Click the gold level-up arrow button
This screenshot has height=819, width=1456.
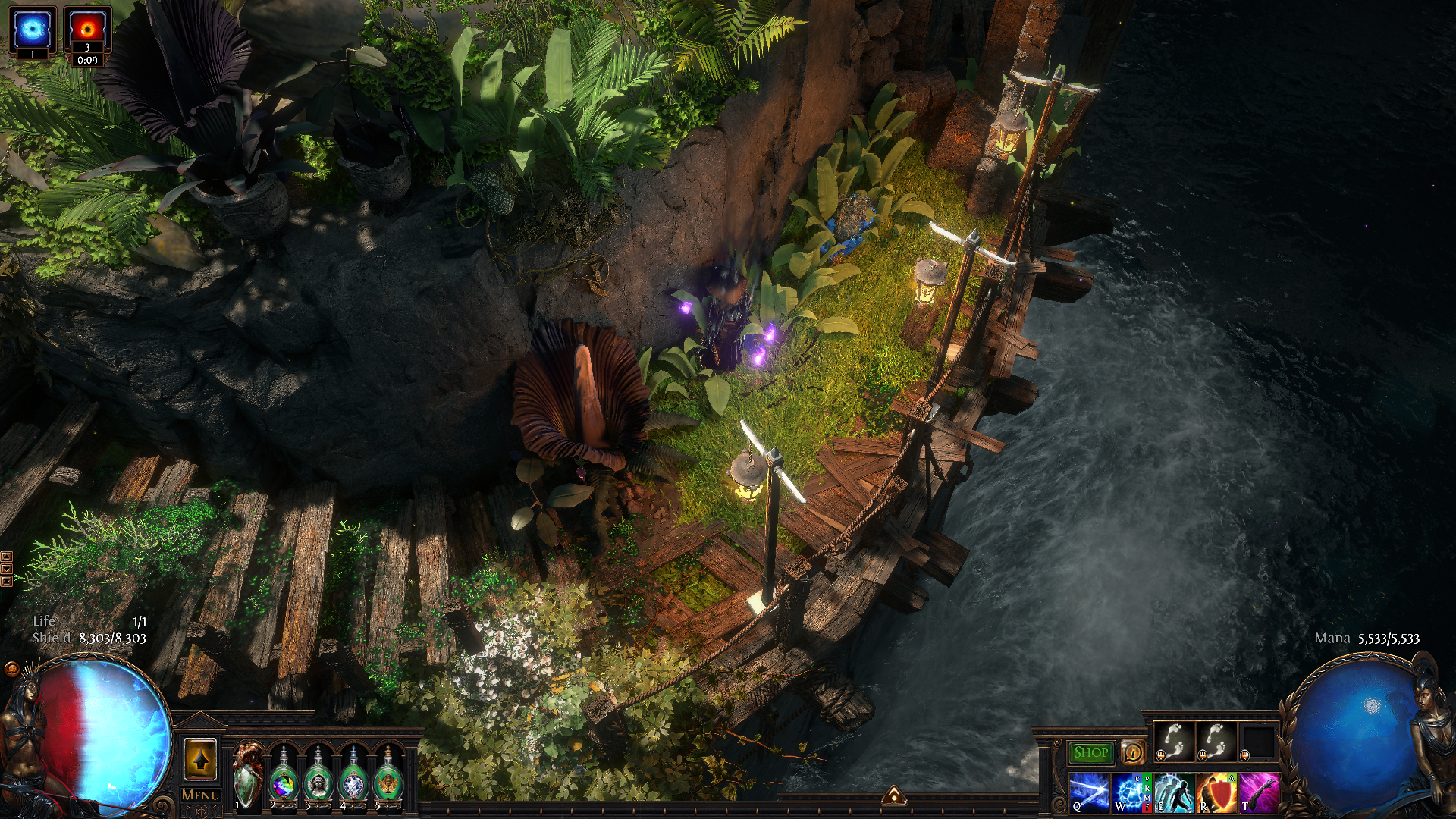point(200,760)
